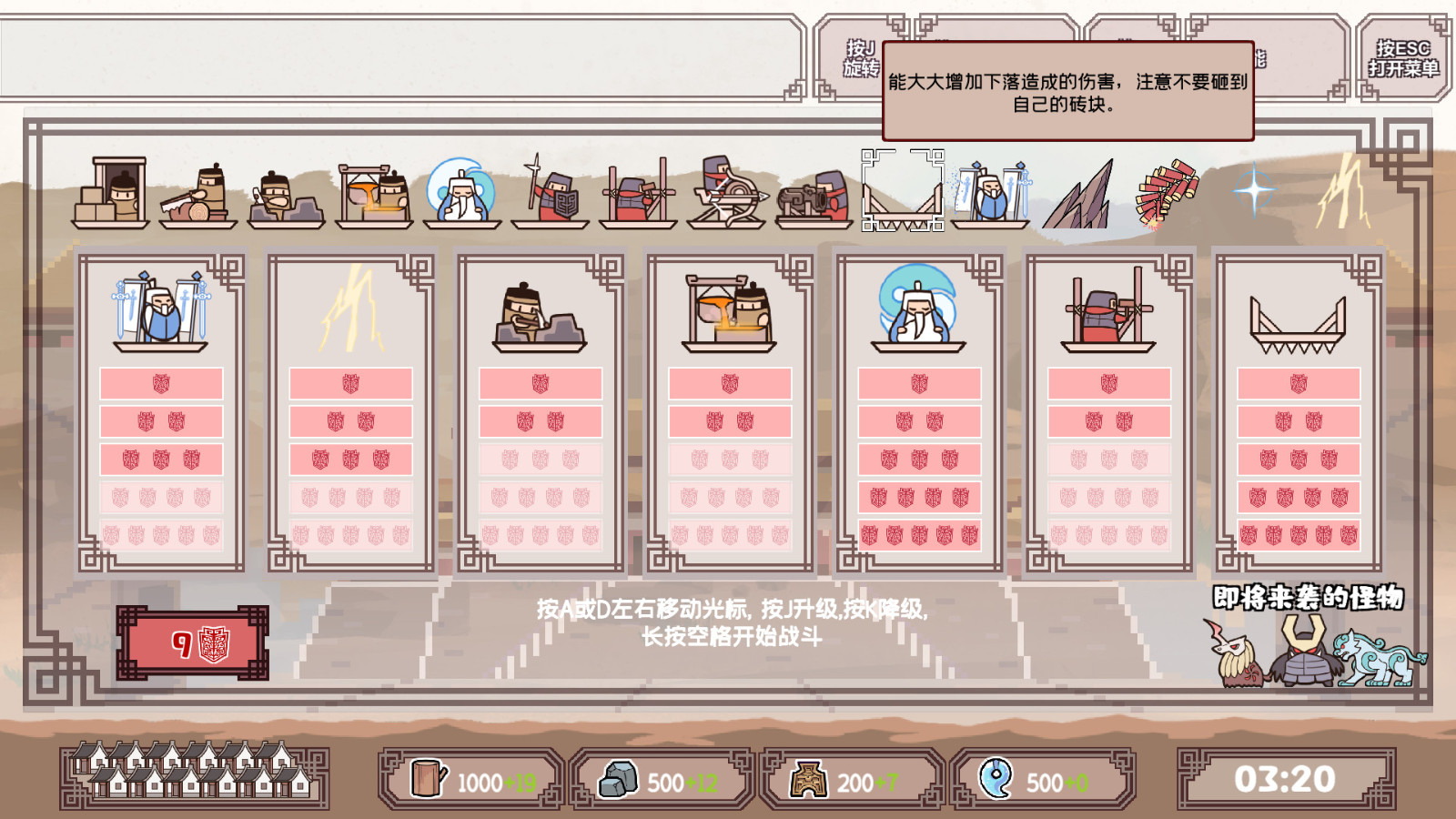Select the molten metal foundry icon
The height and width of the screenshot is (819, 1456).
[373, 193]
